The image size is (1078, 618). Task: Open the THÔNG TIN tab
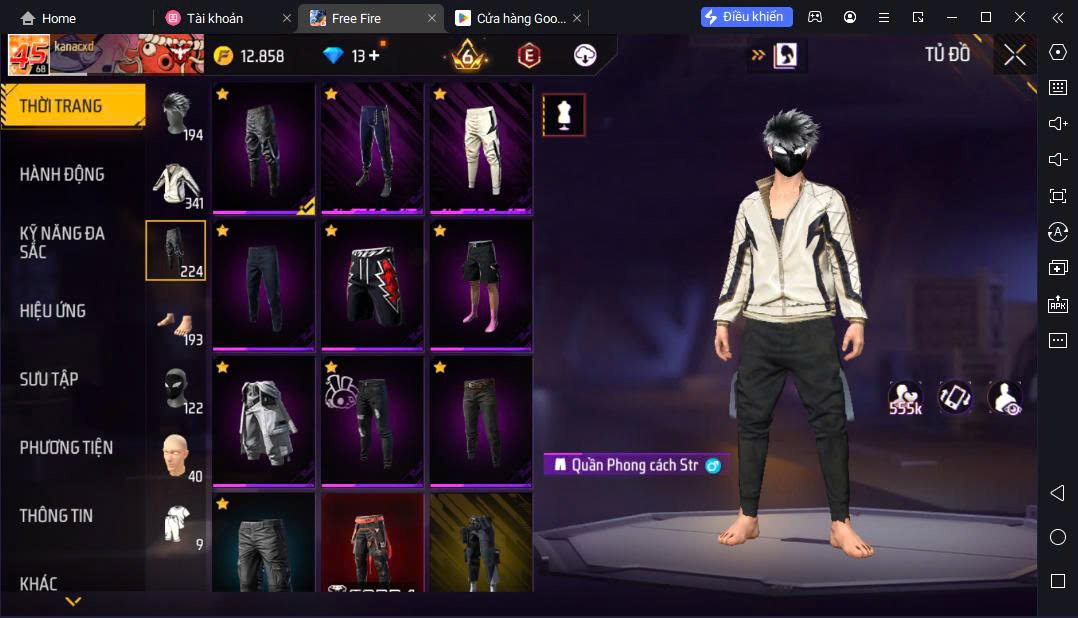56,515
